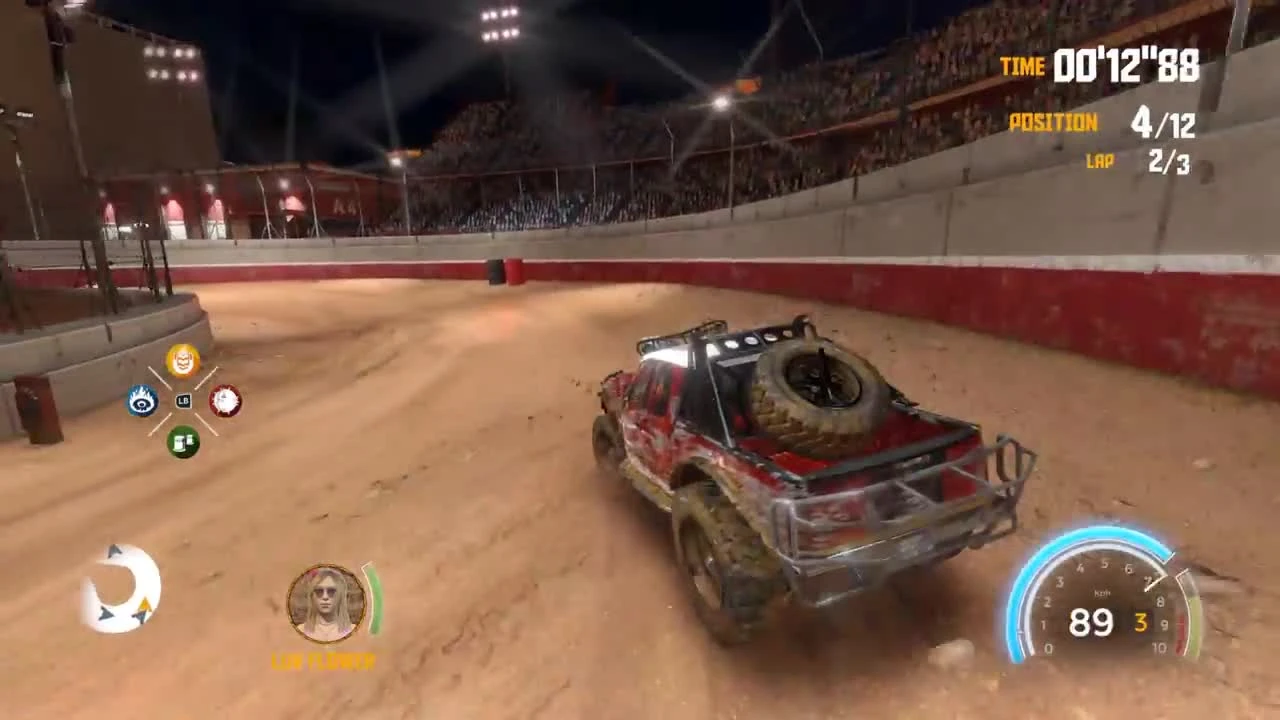
Task: Activate the blue flaming eye ability
Action: click(x=142, y=401)
